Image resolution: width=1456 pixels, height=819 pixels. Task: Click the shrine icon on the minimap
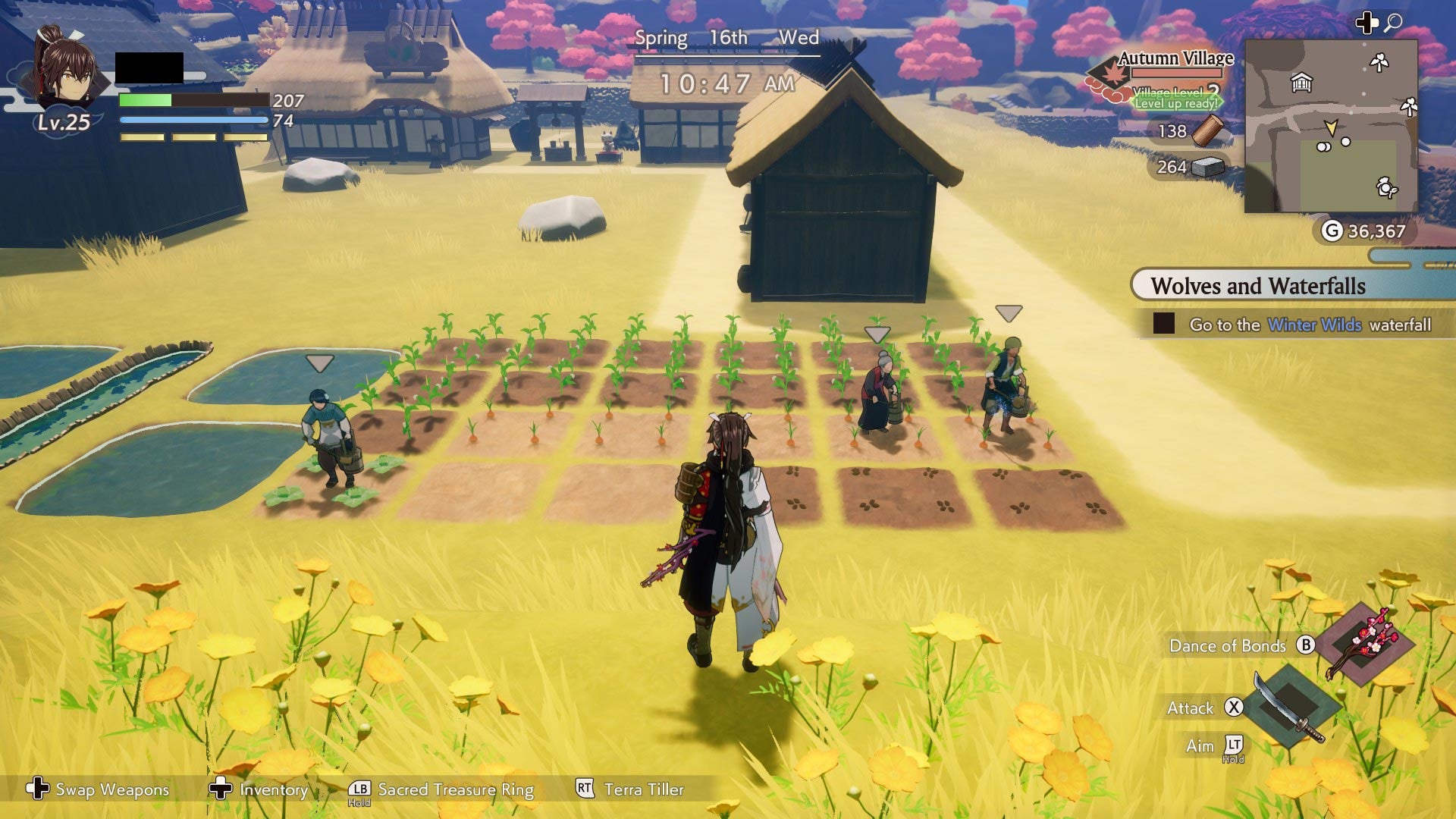coord(1301,83)
